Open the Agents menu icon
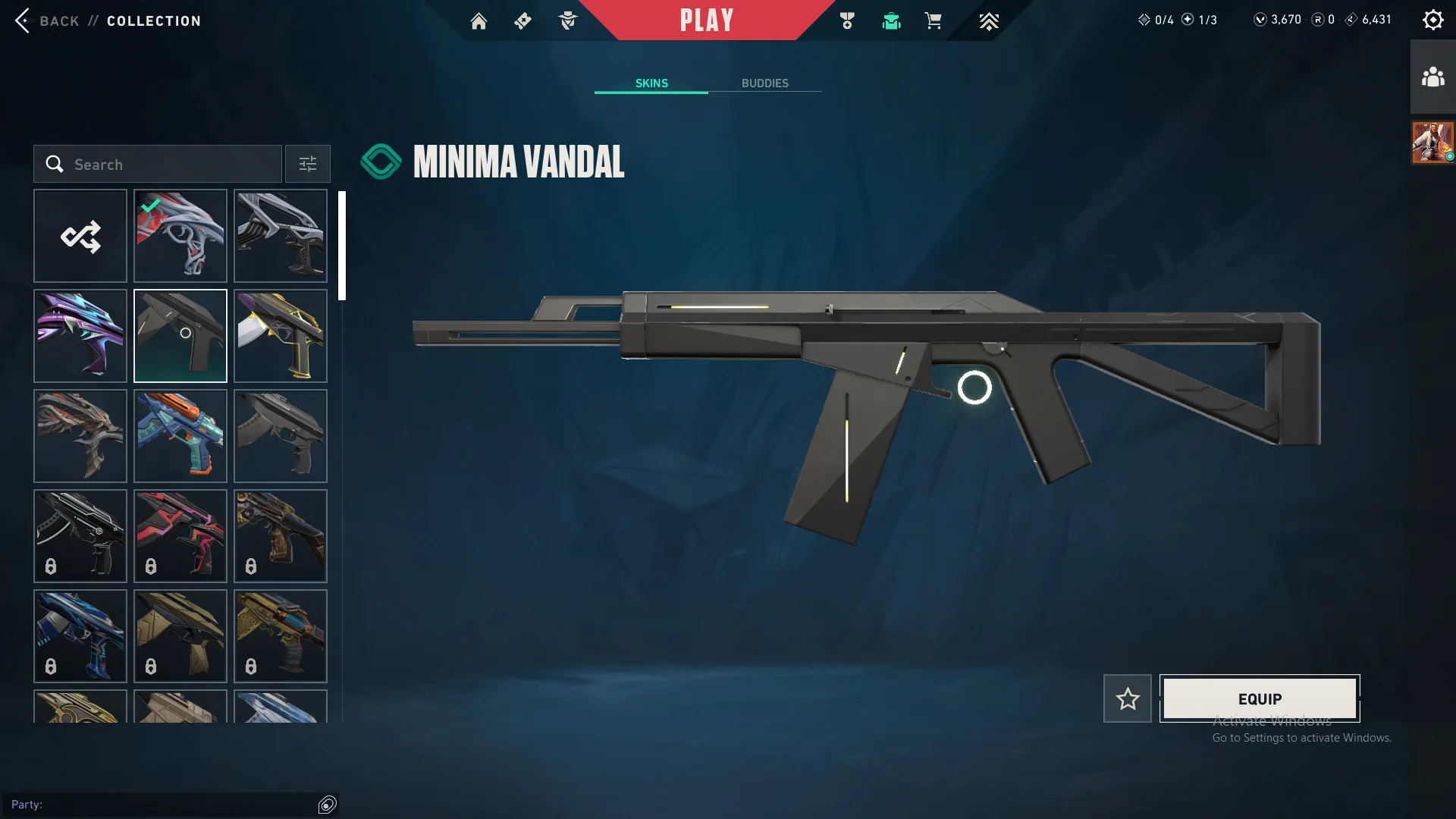 click(567, 20)
